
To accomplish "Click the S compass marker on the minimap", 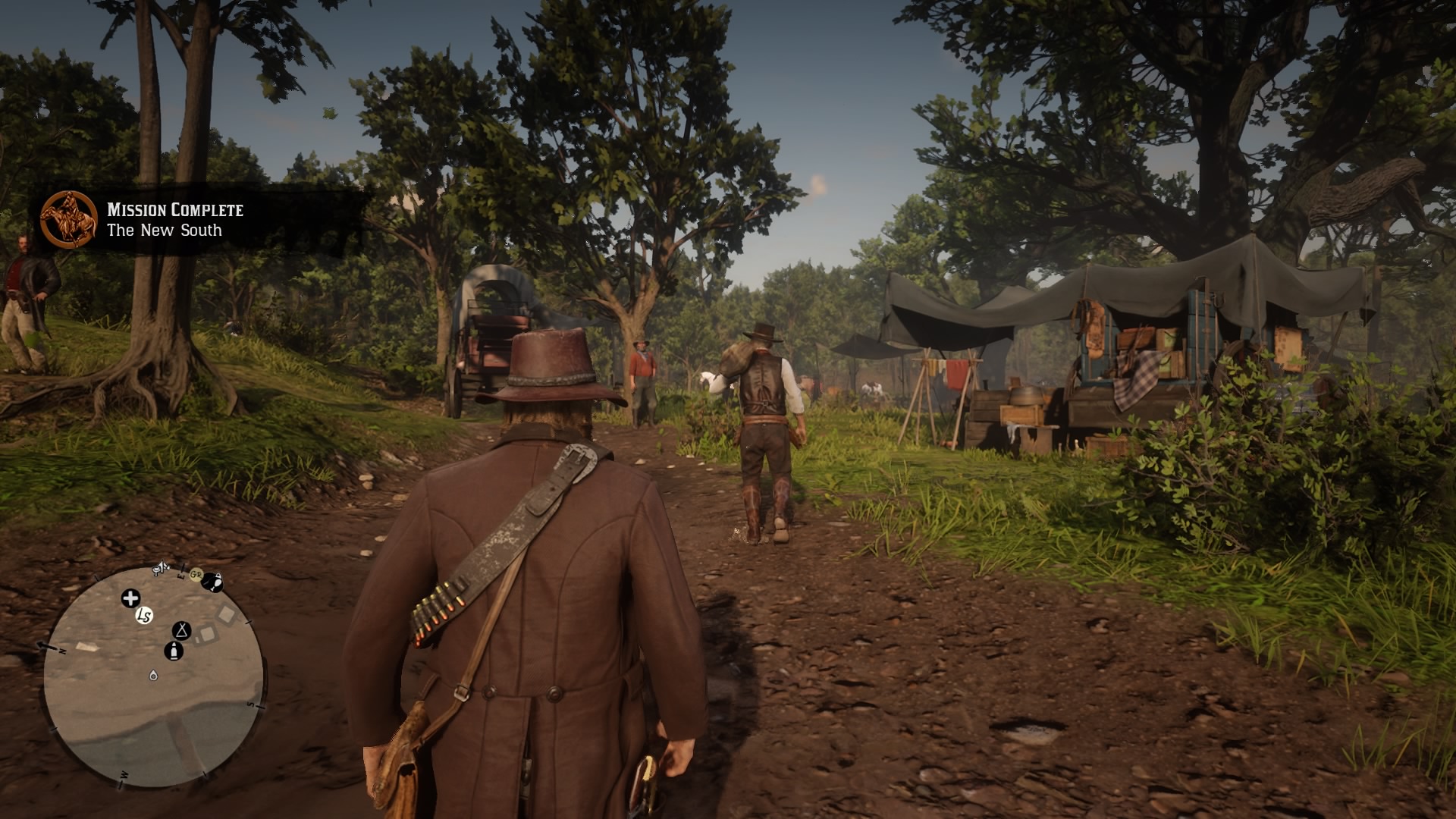I will coord(252,704).
